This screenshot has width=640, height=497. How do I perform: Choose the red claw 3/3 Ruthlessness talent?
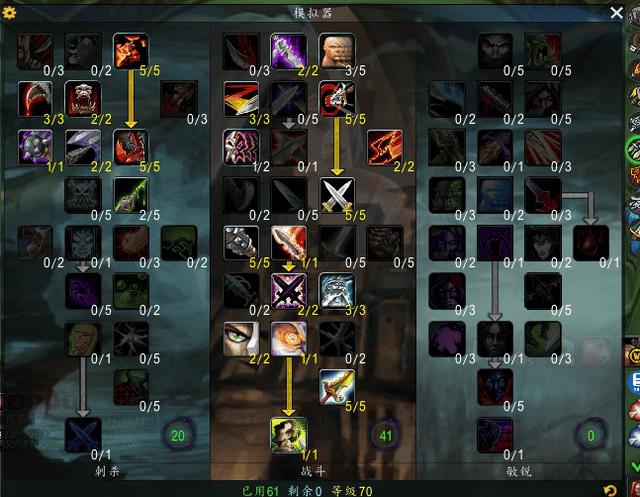(x=35, y=98)
